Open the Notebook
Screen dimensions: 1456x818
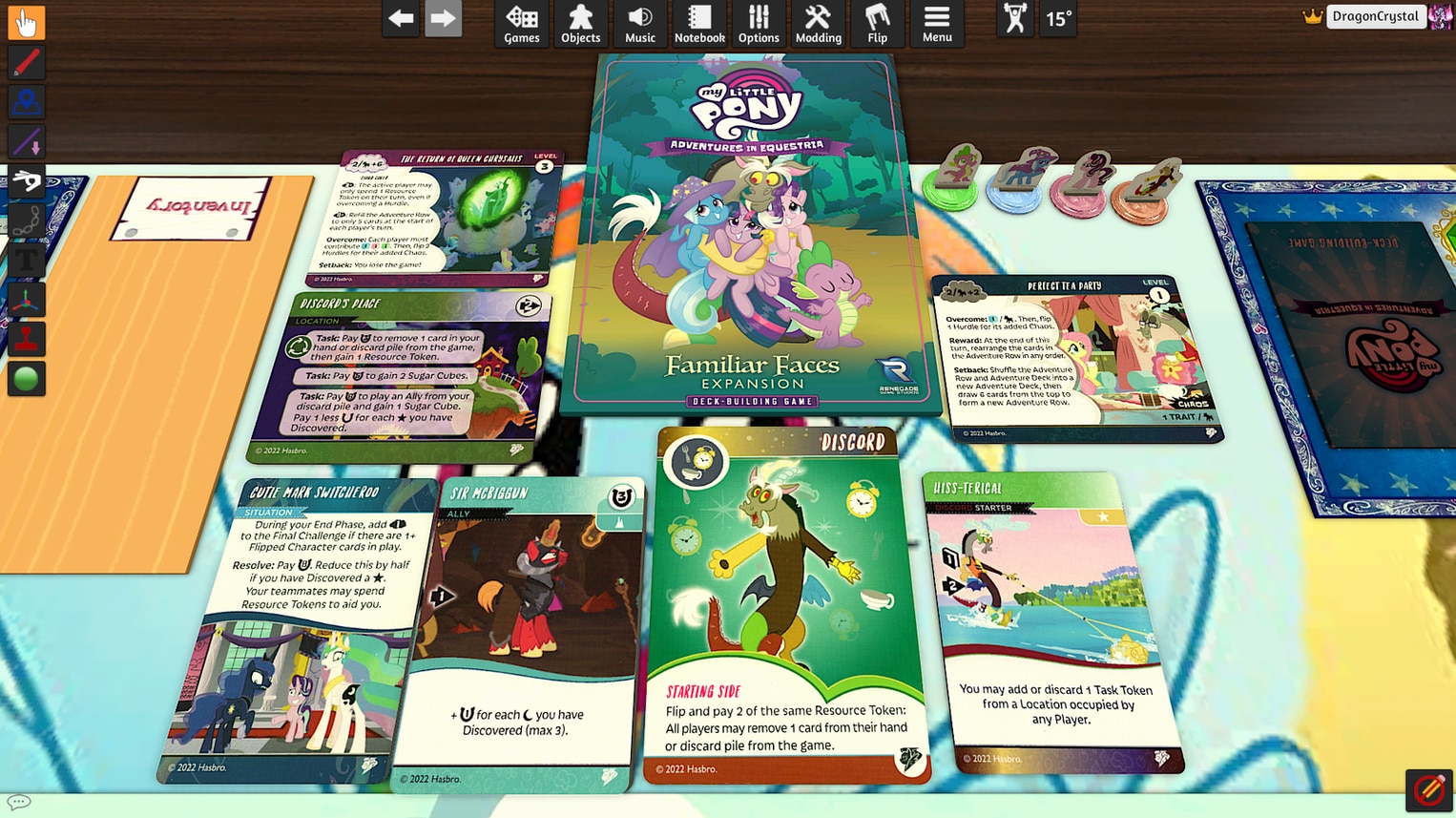point(699,24)
